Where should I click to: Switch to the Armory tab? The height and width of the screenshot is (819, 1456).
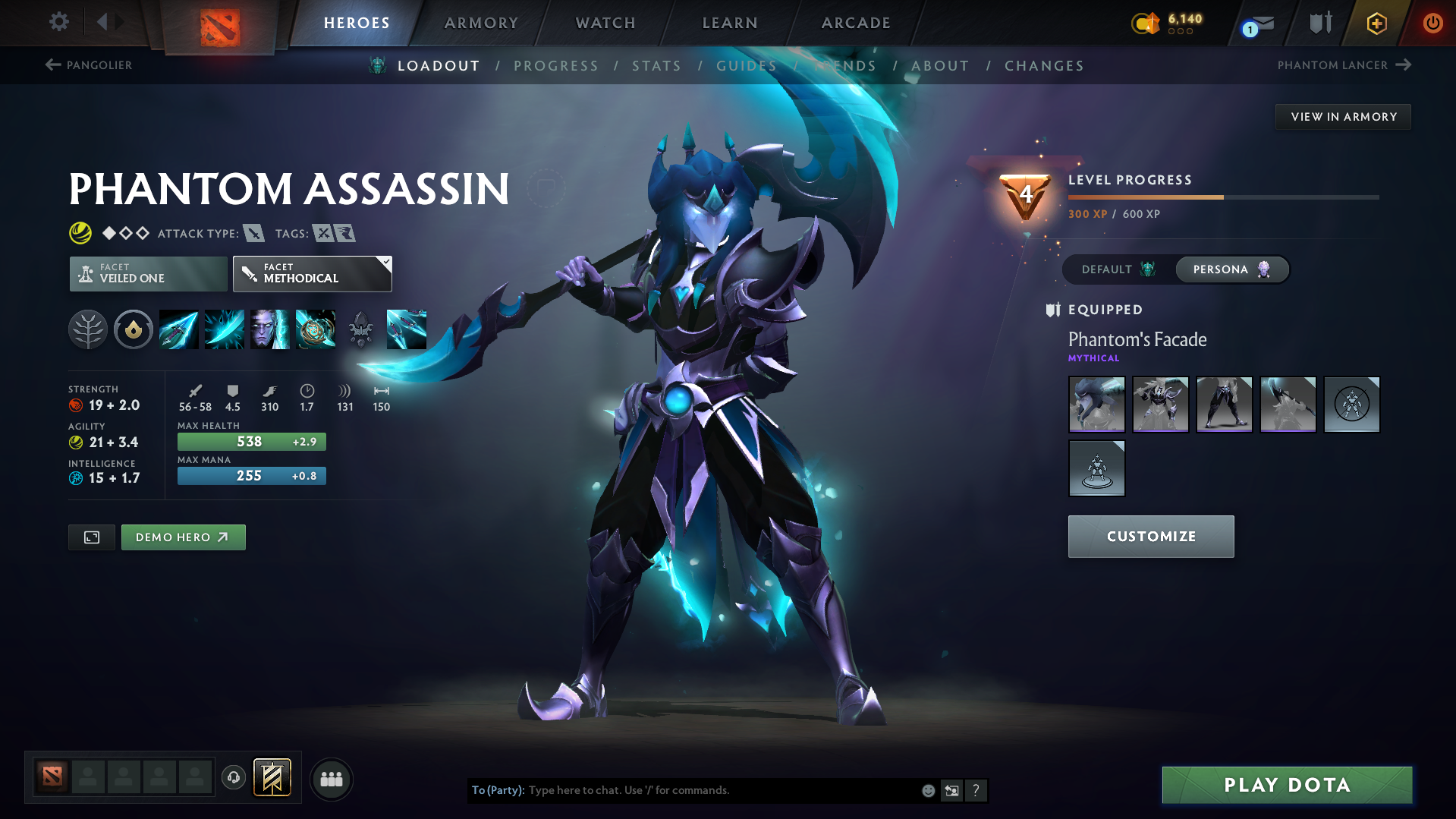click(481, 23)
